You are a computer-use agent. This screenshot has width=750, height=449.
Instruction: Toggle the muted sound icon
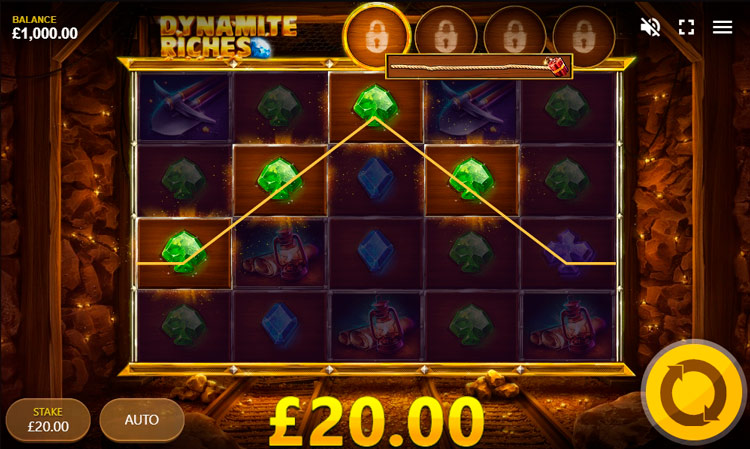650,27
